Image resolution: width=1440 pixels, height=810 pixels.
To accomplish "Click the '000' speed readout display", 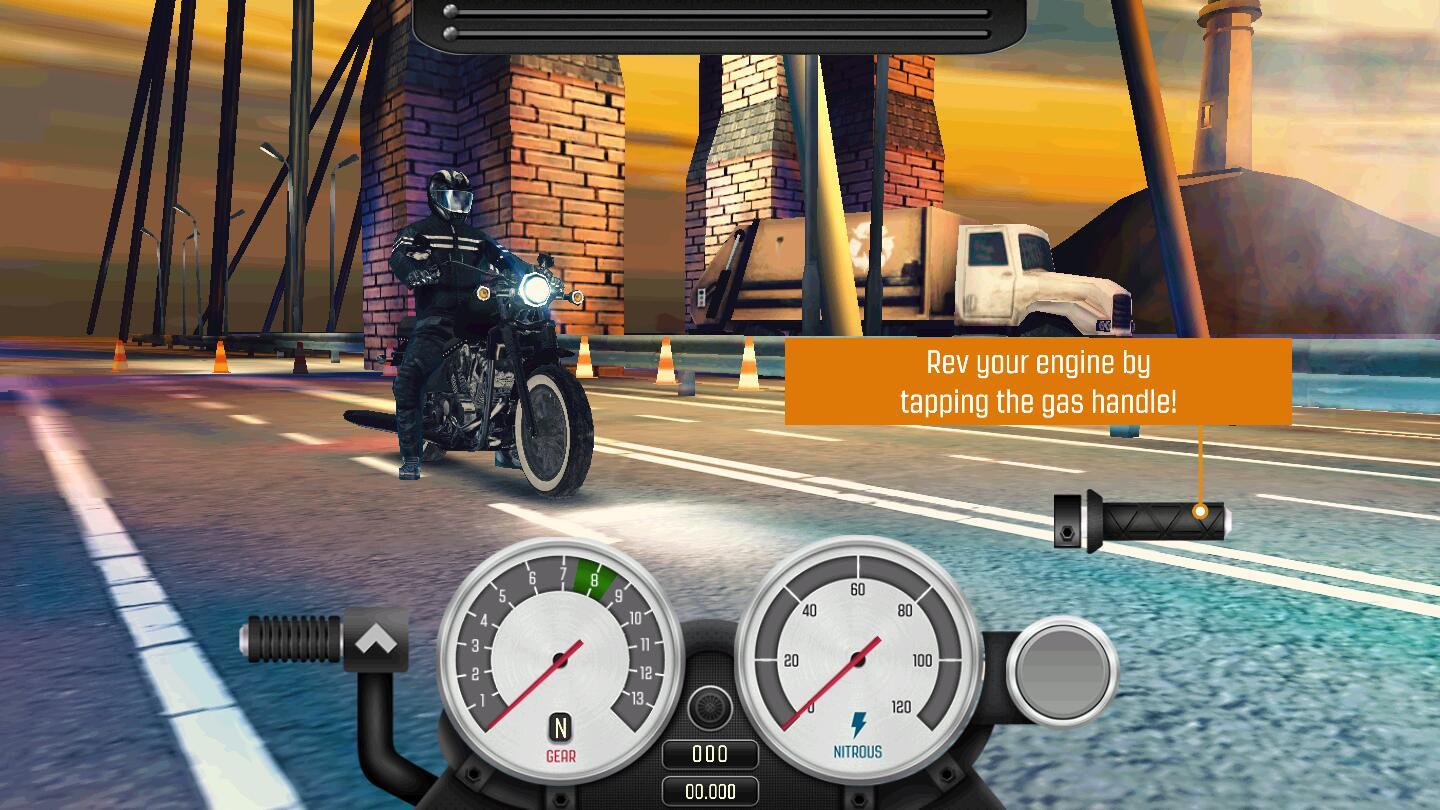I will click(711, 753).
